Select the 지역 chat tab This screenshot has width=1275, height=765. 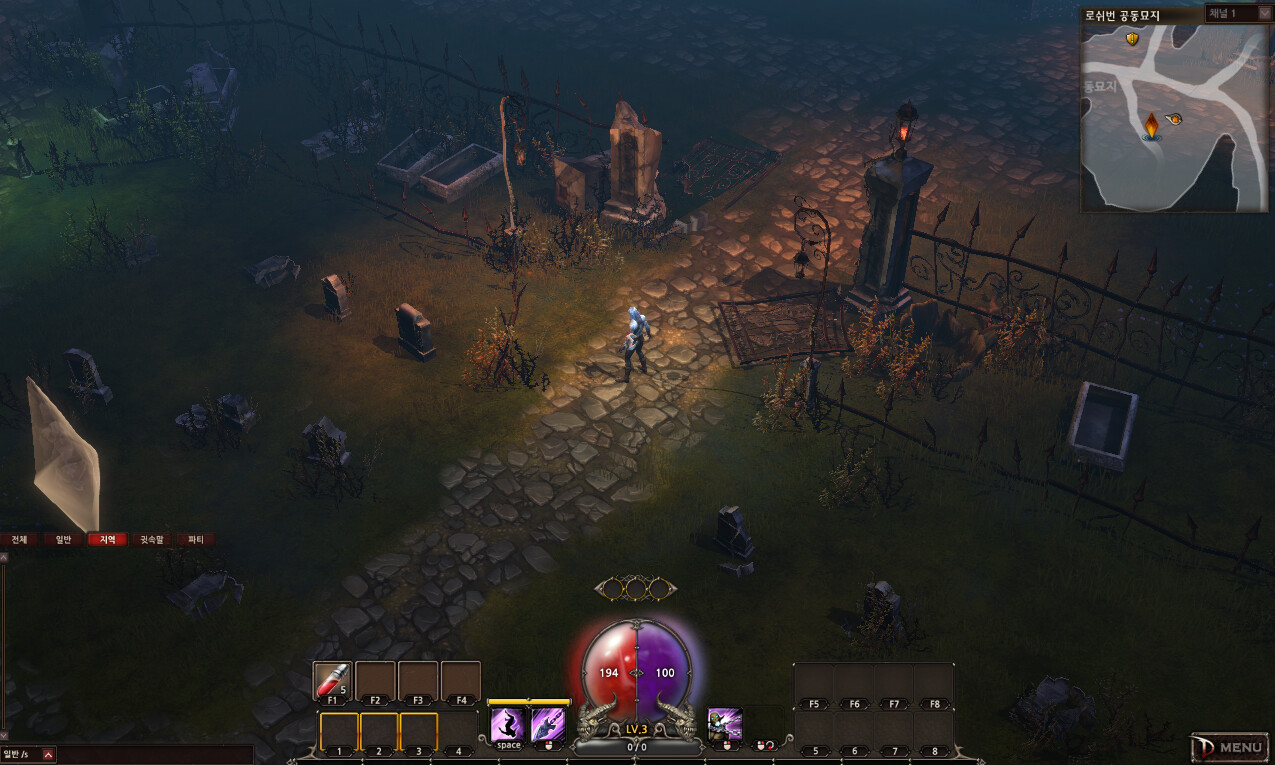(107, 539)
